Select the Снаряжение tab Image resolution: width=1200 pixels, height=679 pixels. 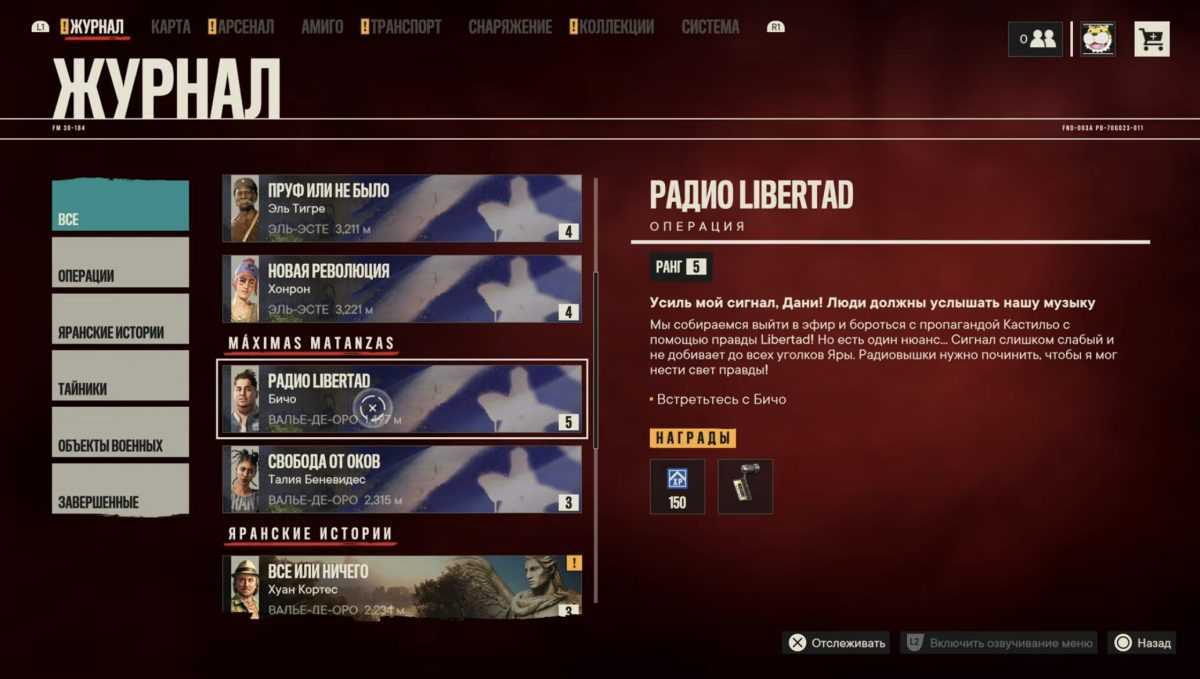(x=510, y=27)
